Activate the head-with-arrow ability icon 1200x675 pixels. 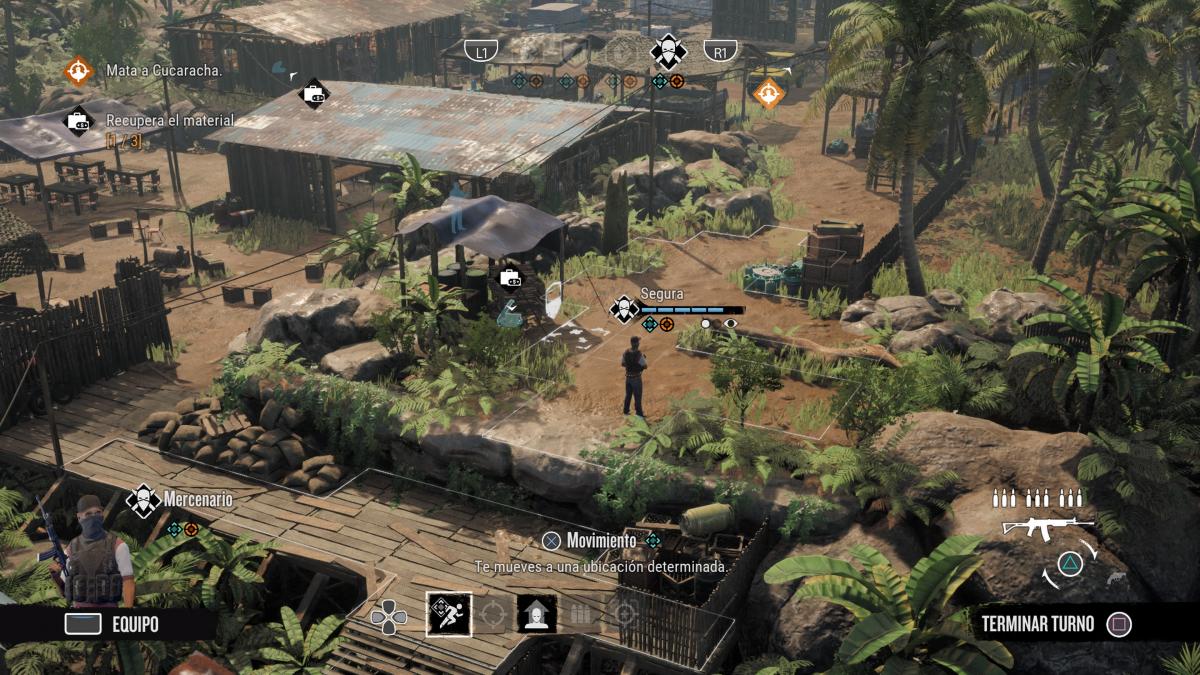pos(537,614)
